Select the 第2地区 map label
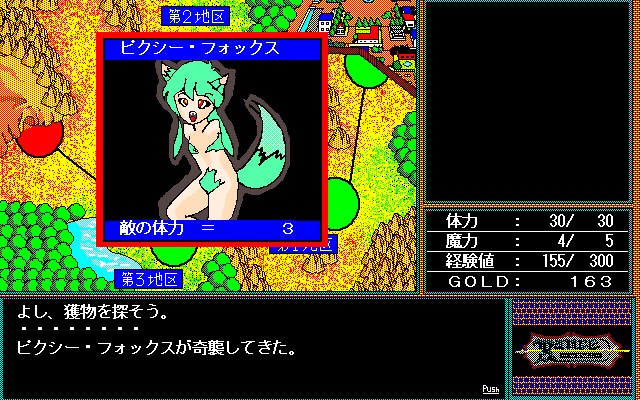This screenshot has width=640, height=400. tap(195, 16)
